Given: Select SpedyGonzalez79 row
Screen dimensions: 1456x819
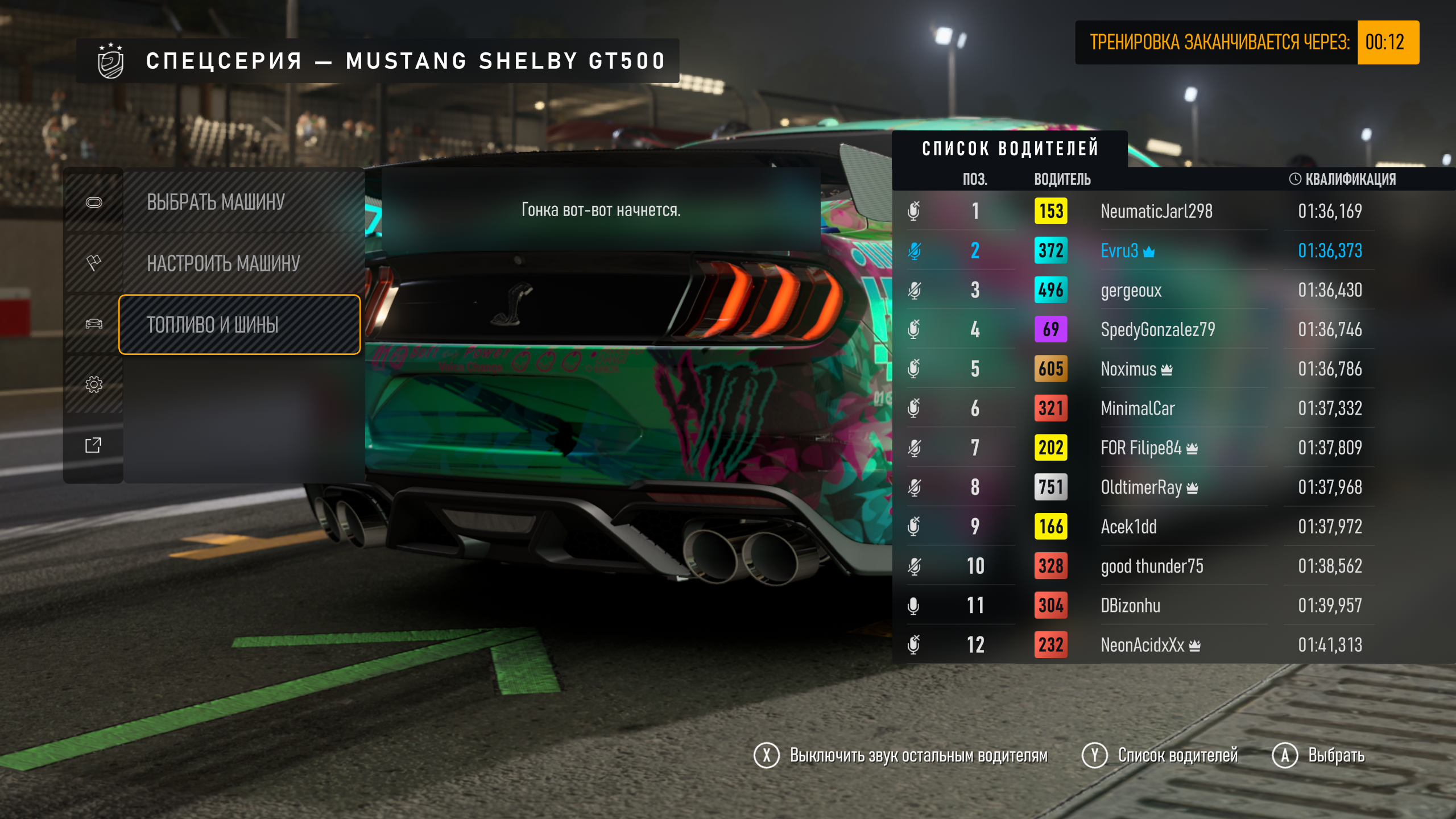Looking at the screenshot, I should point(1157,330).
